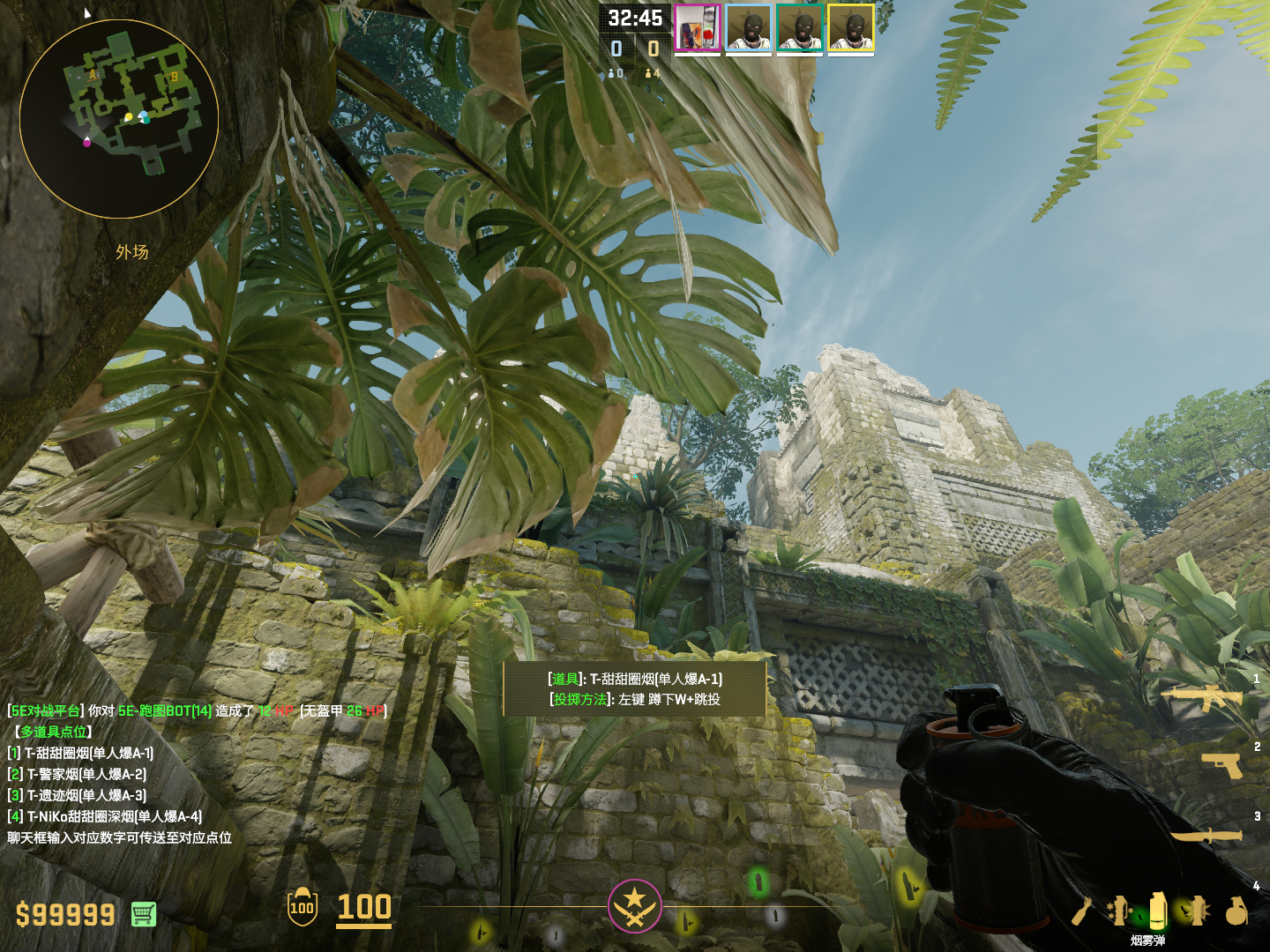This screenshot has width=1270, height=952.
Task: Choose the flashbang grenade icon
Action: point(1197,911)
